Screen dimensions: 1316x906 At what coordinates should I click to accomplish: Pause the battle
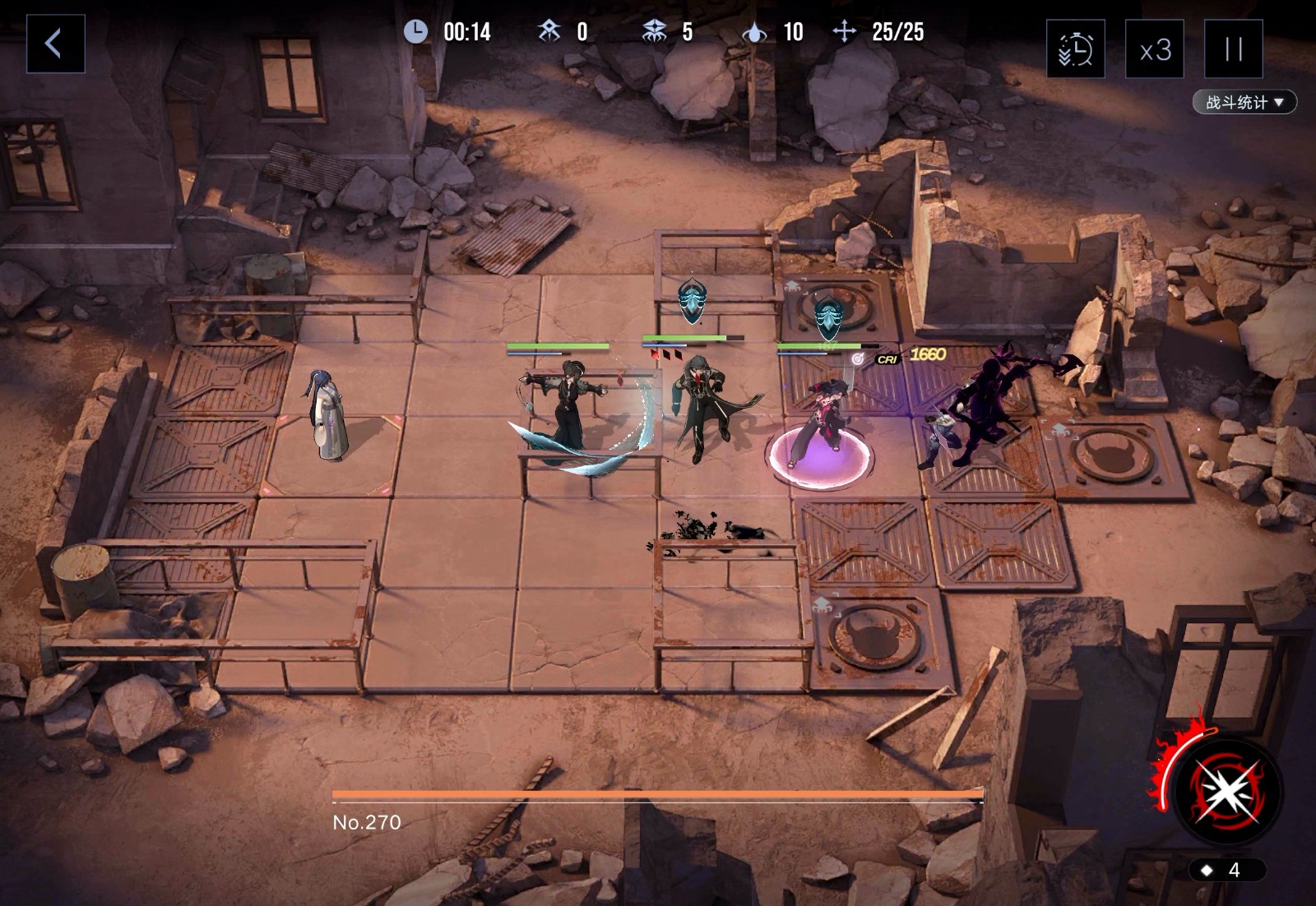(1233, 49)
